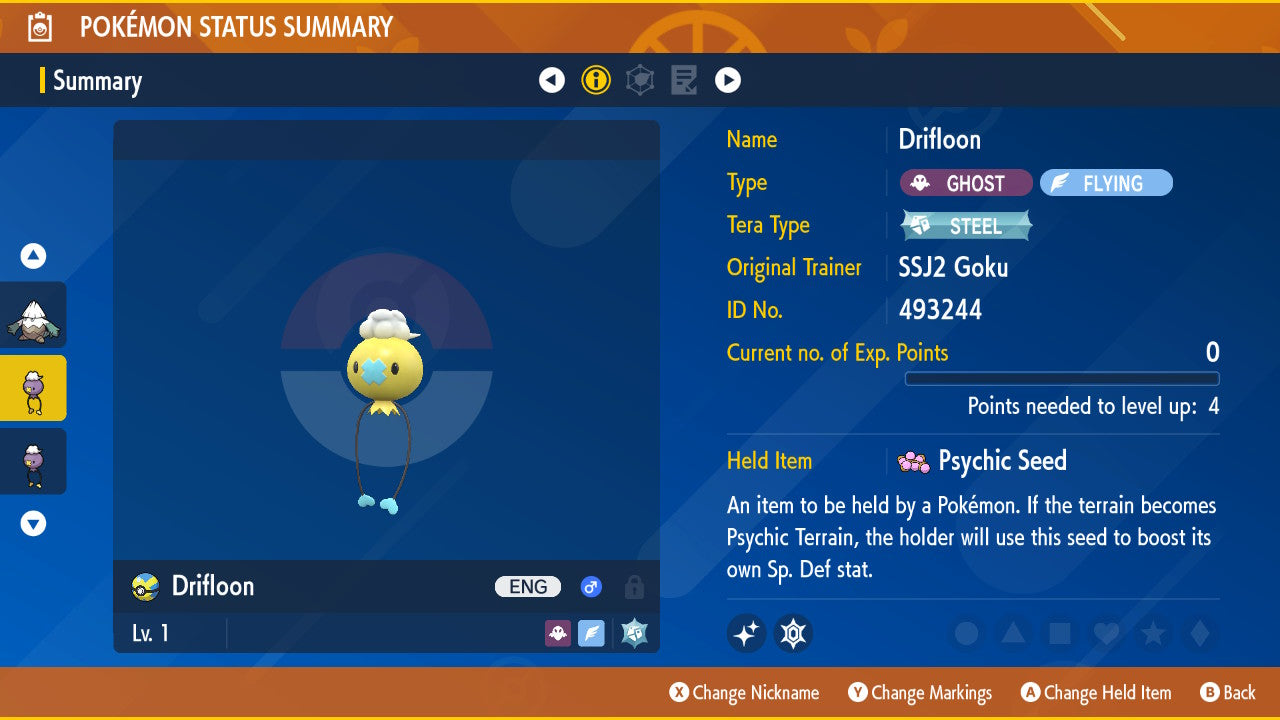This screenshot has width=1280, height=720.
Task: Show the next Pokémon with the down arrow
Action: pos(34,523)
